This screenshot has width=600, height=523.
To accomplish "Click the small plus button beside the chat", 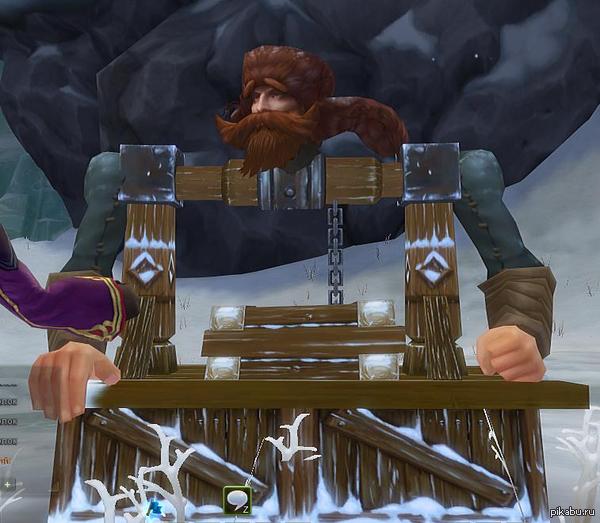I will pos(9,484).
